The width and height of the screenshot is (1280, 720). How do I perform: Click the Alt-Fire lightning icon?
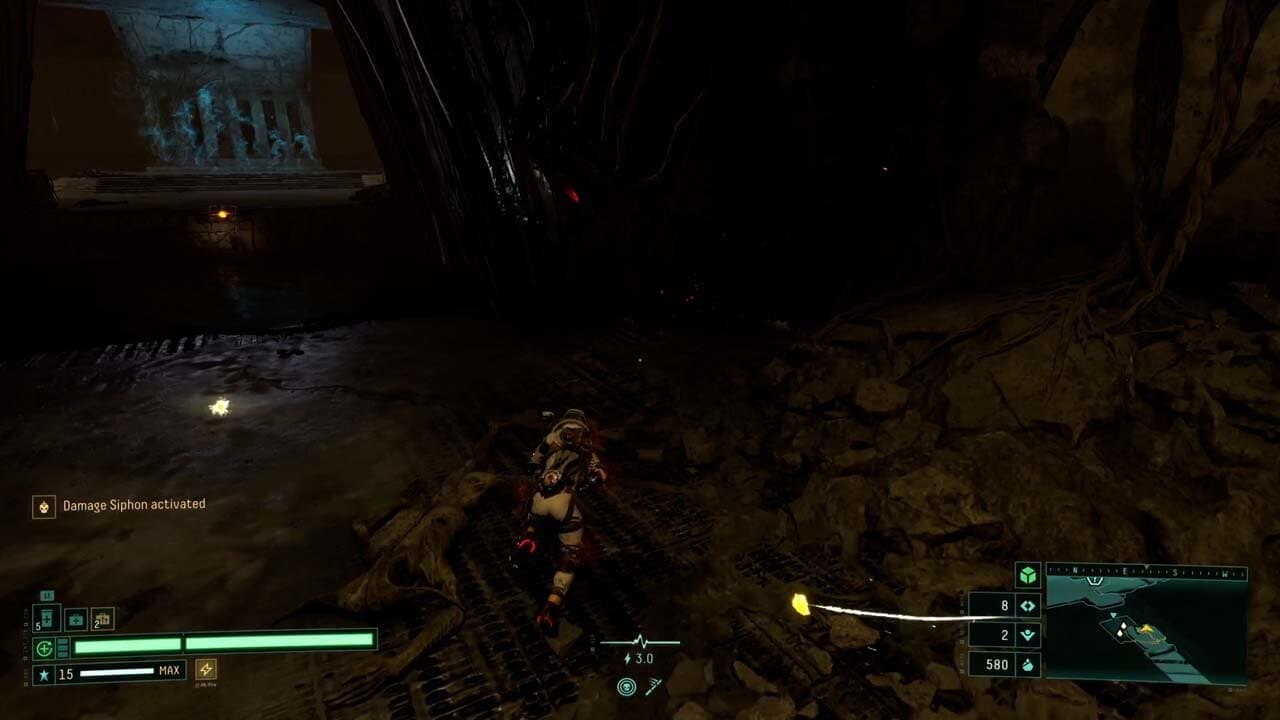[x=206, y=670]
